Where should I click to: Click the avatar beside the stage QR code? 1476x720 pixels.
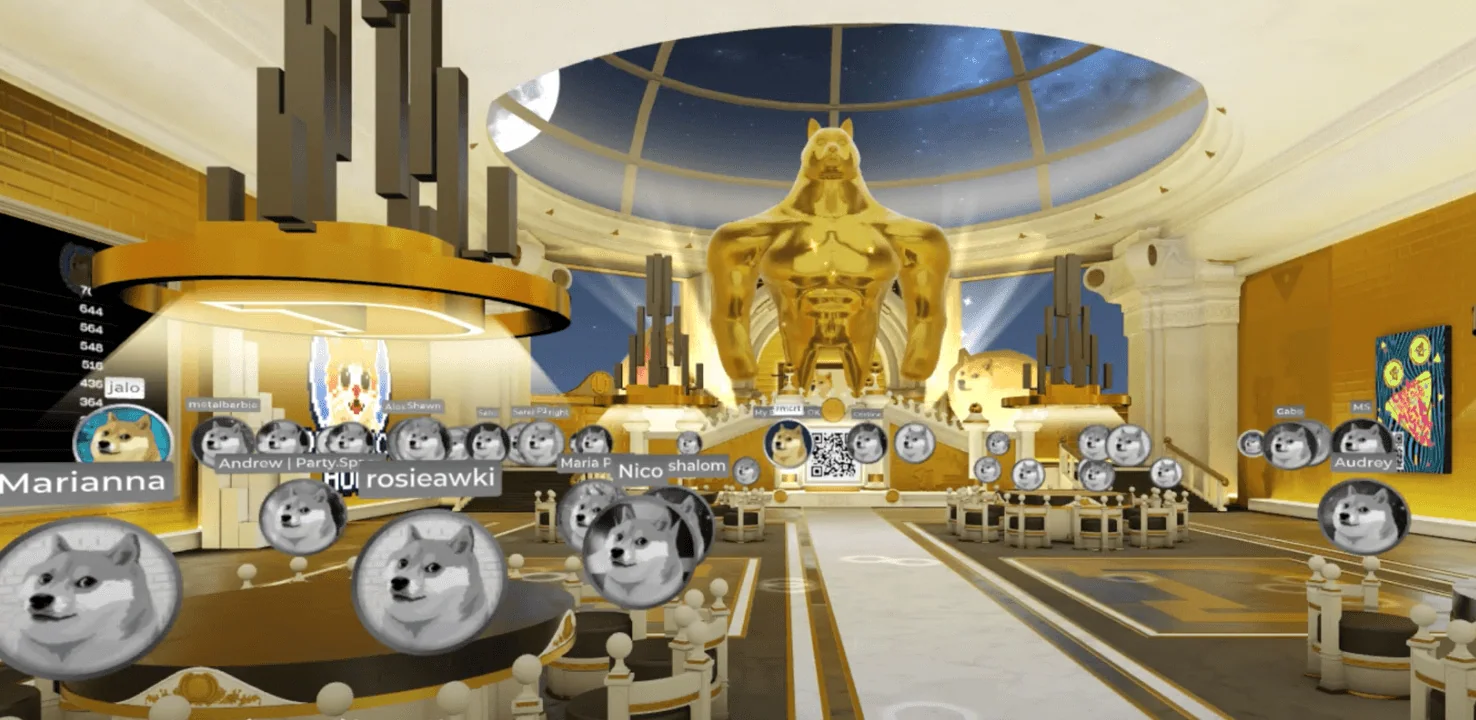[x=787, y=443]
